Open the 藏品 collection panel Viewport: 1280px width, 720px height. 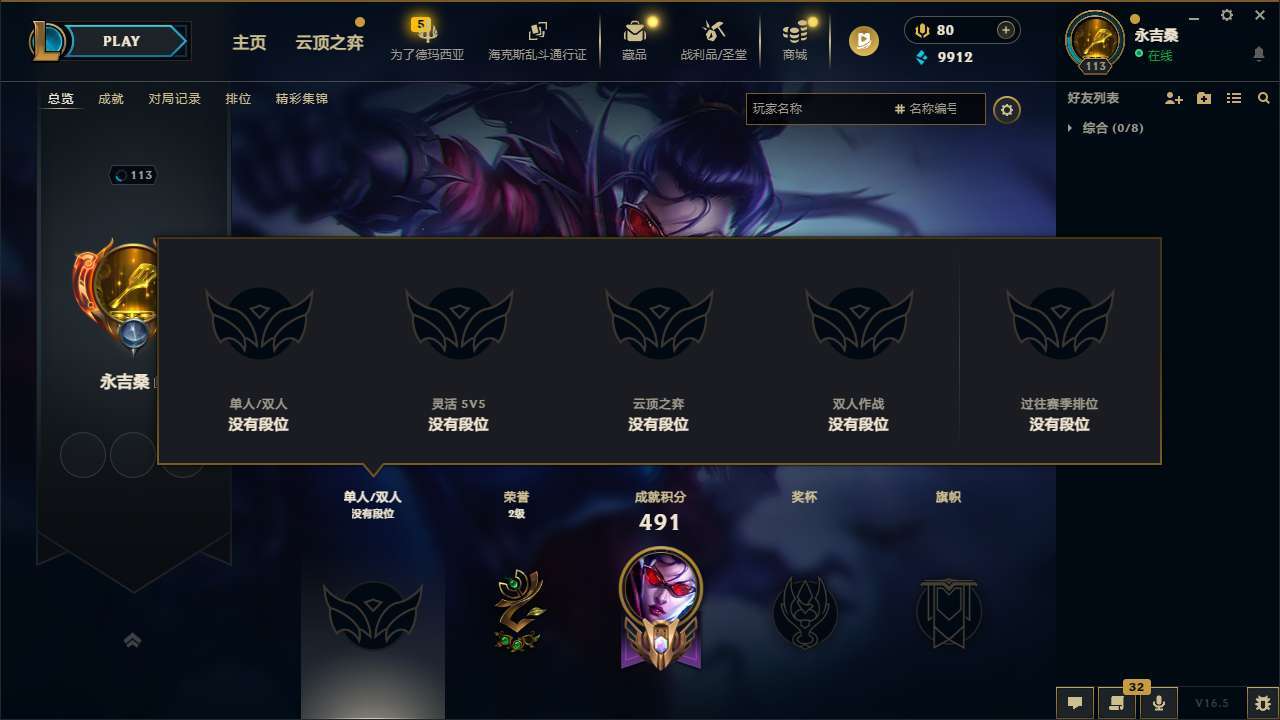pos(634,40)
